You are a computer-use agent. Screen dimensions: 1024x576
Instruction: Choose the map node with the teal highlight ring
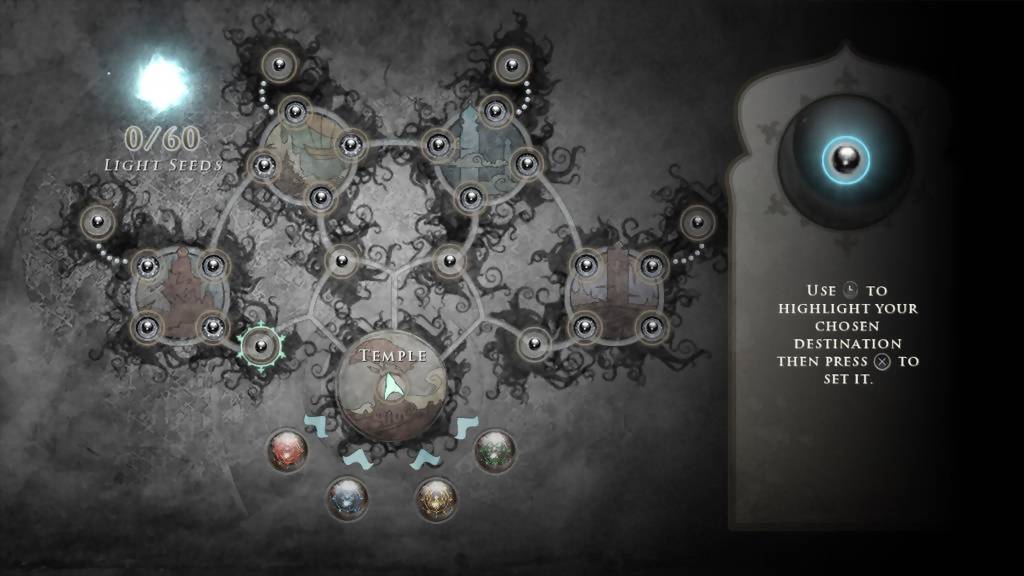(260, 346)
